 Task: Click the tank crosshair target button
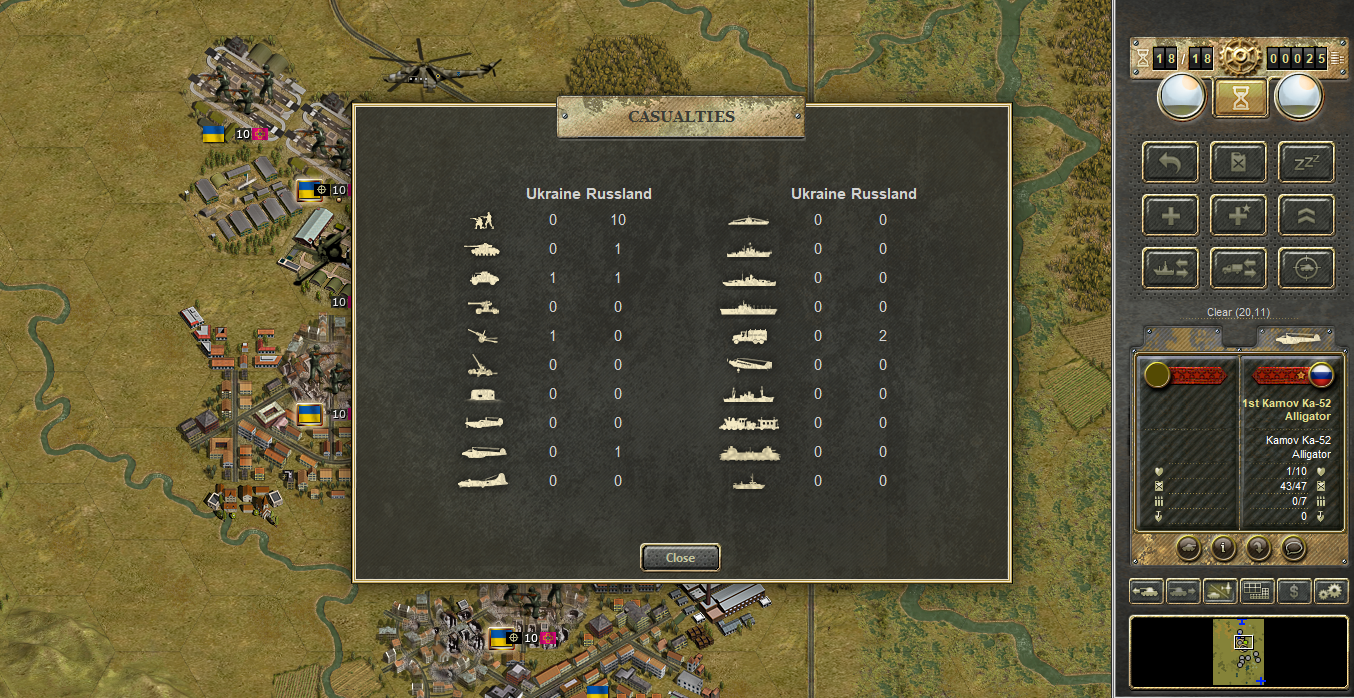point(1306,268)
